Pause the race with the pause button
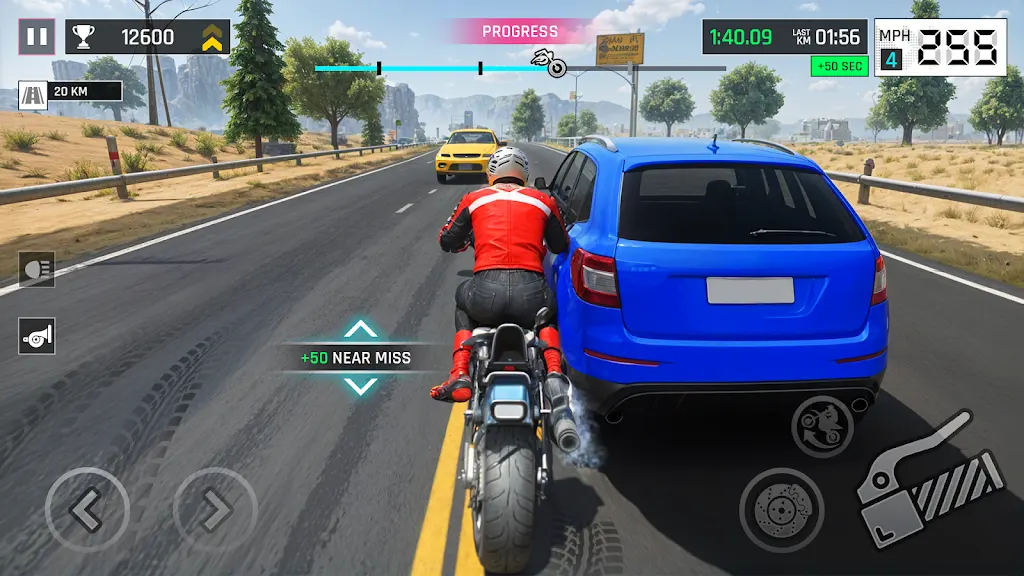 tap(37, 37)
